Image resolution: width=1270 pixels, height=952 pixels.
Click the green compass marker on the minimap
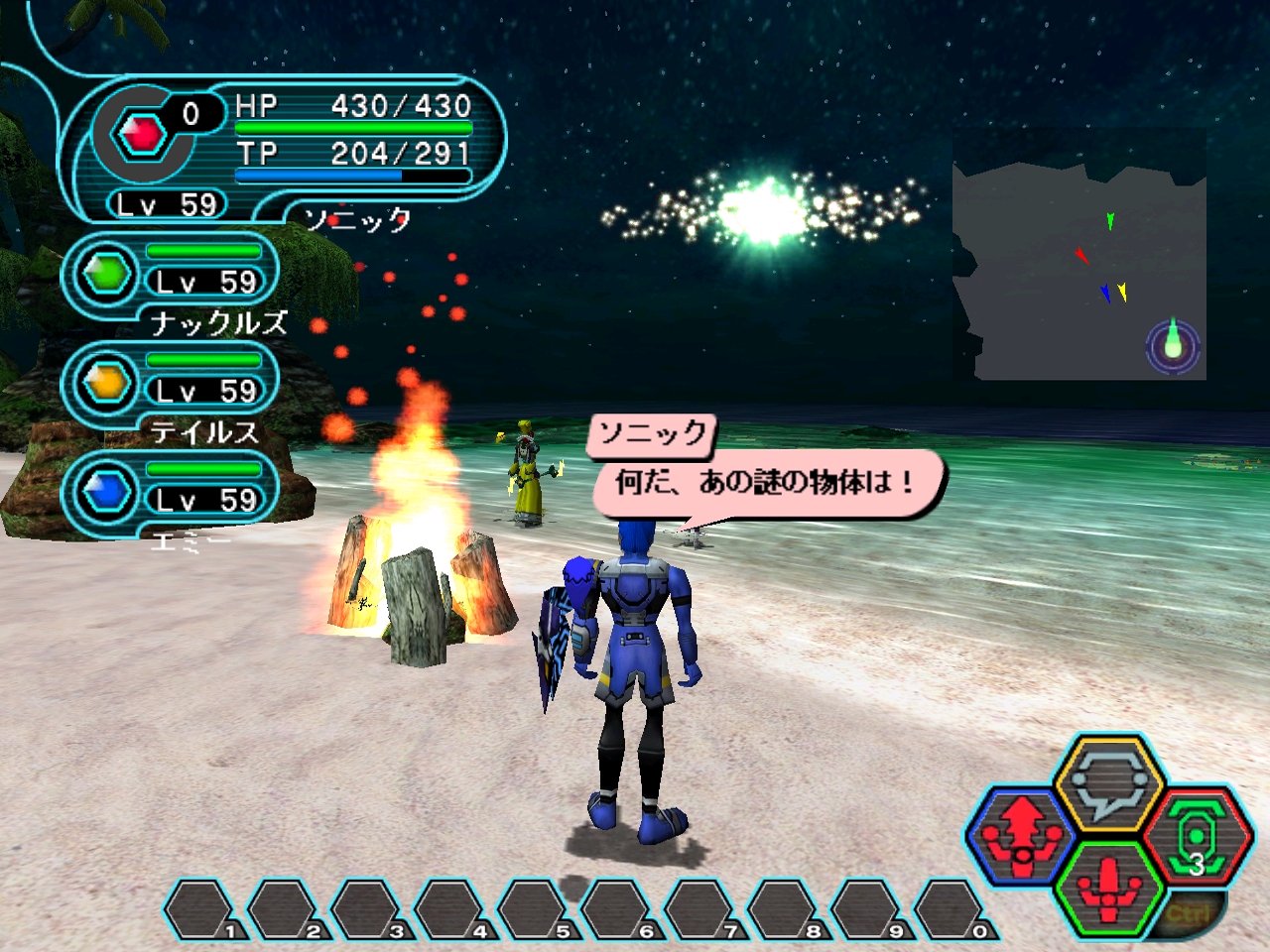point(1174,345)
